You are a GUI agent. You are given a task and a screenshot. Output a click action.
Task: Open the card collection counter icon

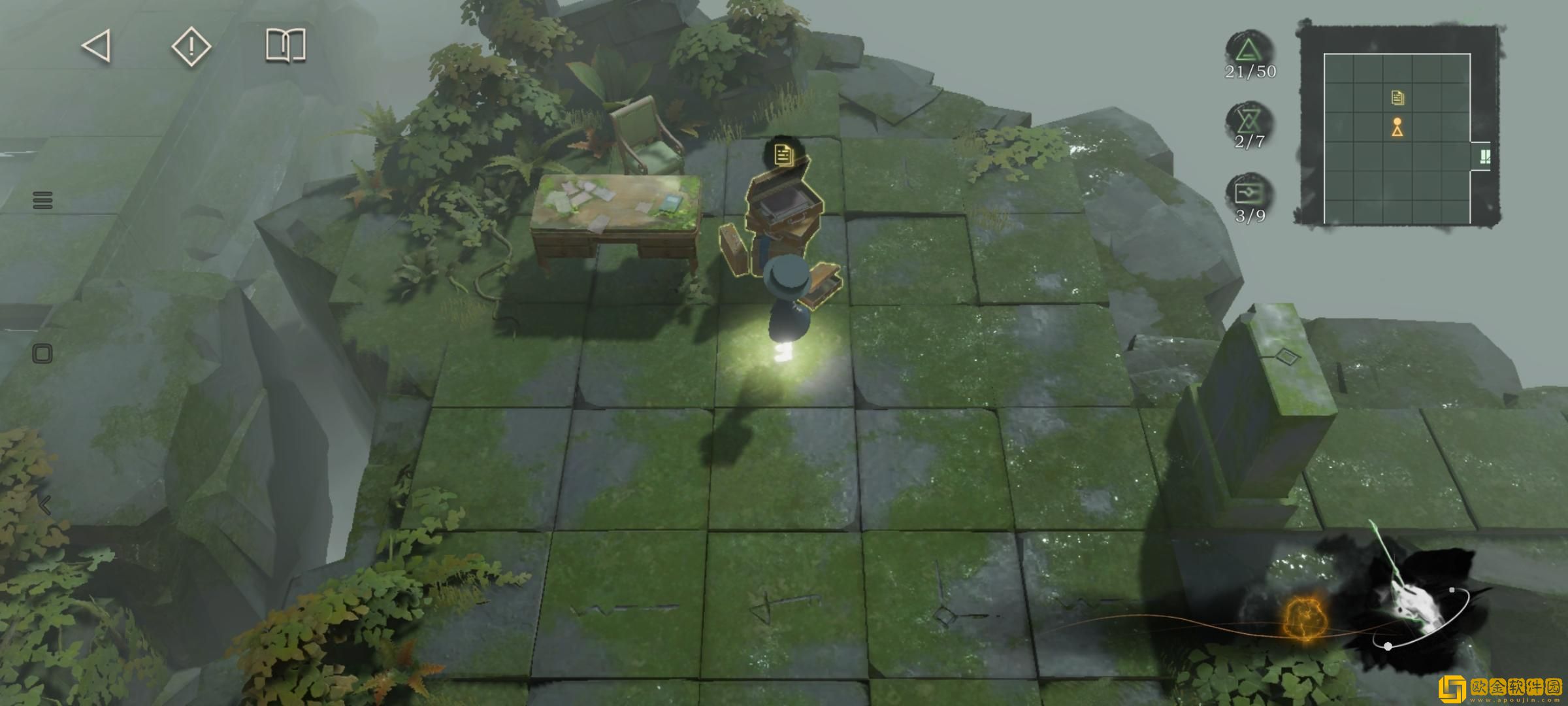tap(1249, 193)
